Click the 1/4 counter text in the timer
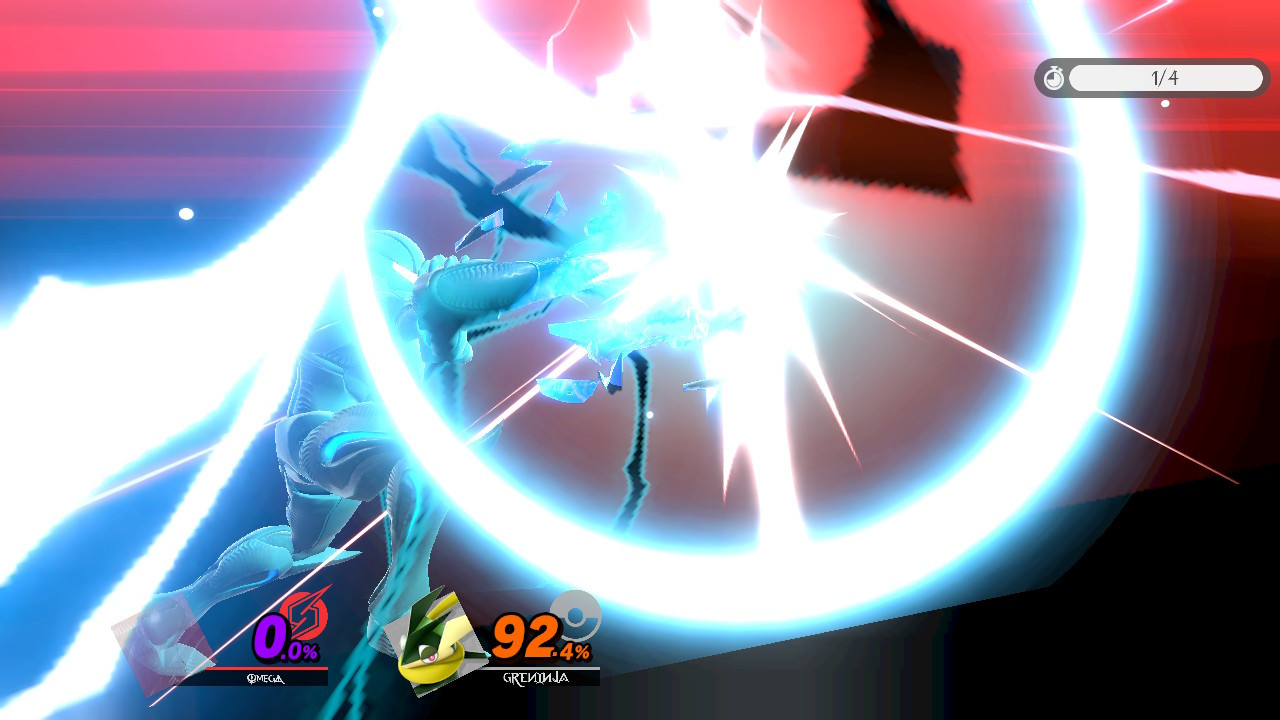This screenshot has height=720, width=1280. click(1163, 78)
